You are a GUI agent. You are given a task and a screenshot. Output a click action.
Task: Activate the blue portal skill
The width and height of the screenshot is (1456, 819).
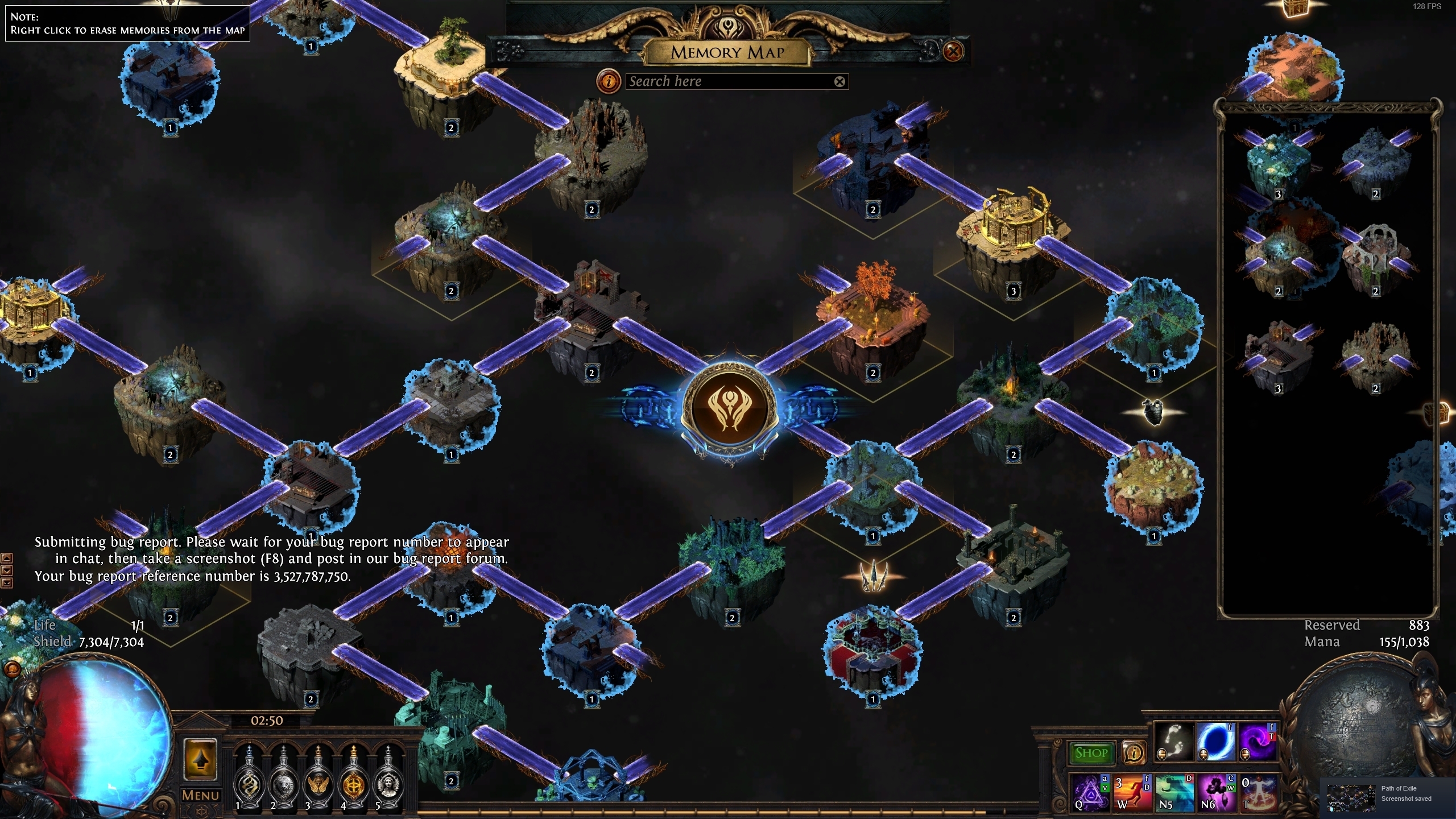[x=1215, y=741]
